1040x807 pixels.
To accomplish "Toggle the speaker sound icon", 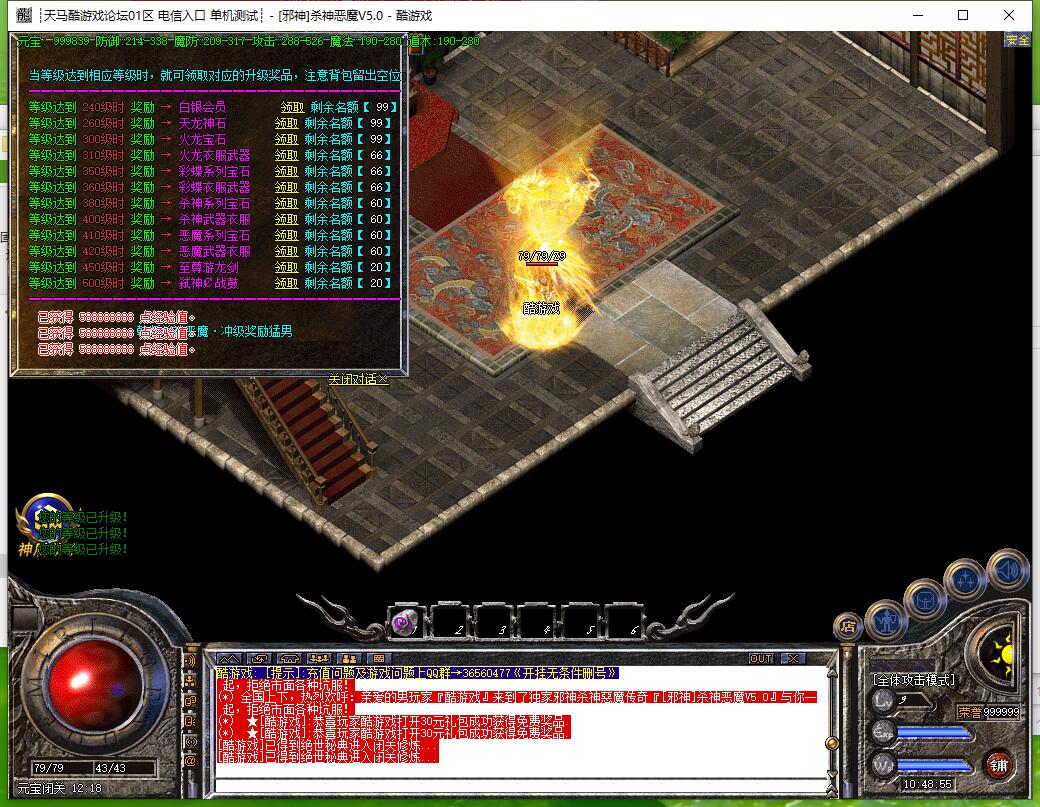I will [x=1007, y=570].
